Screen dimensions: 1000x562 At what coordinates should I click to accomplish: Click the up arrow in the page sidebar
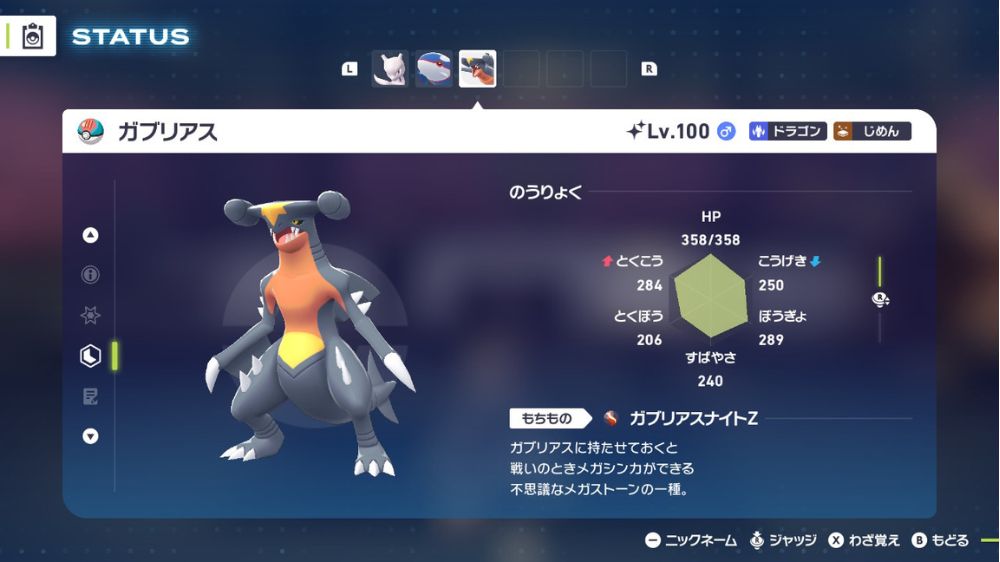(x=91, y=236)
